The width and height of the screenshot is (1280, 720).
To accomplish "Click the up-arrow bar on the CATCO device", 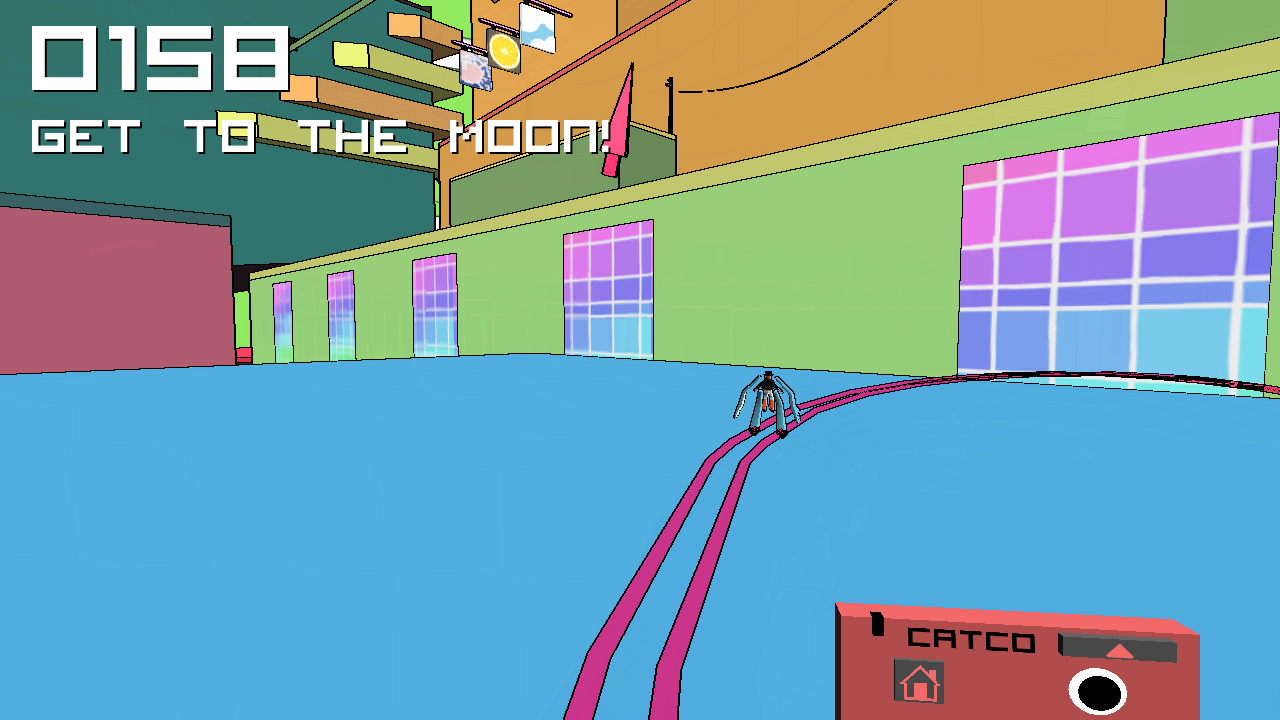I will 1118,650.
